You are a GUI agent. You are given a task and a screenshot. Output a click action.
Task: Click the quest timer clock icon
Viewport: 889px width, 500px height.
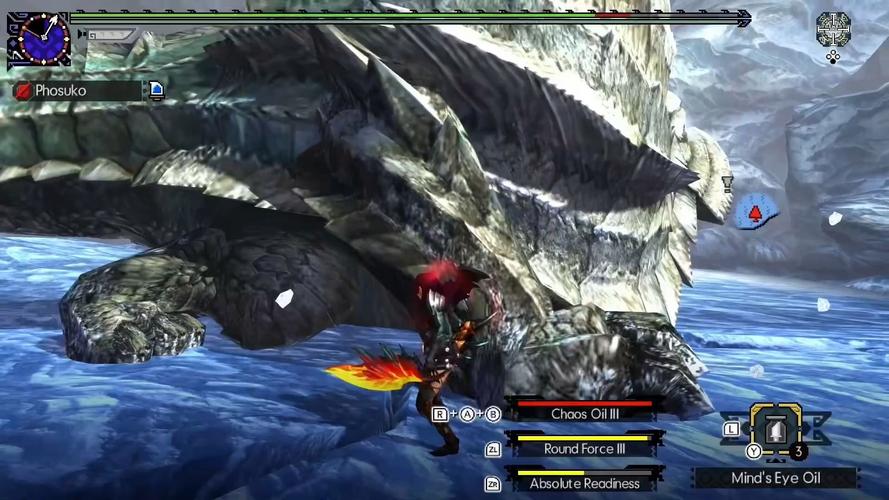tap(40, 39)
